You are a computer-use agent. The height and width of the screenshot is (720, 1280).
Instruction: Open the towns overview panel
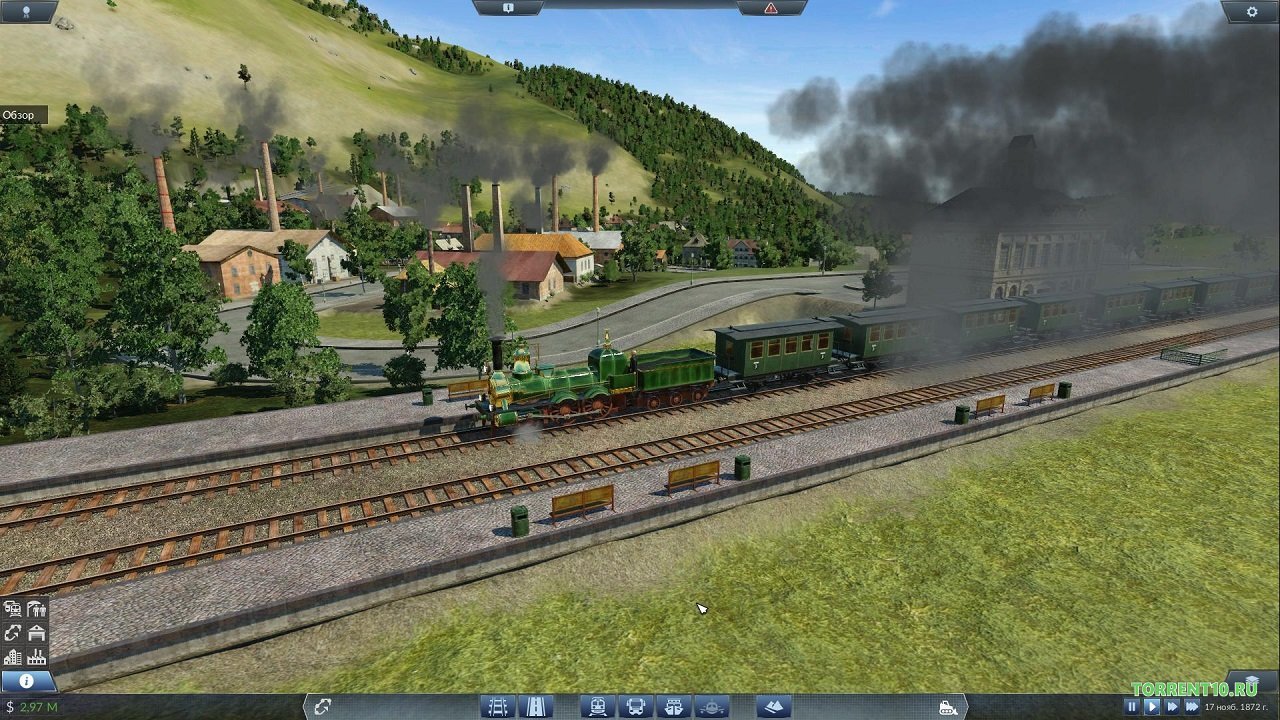click(x=13, y=658)
